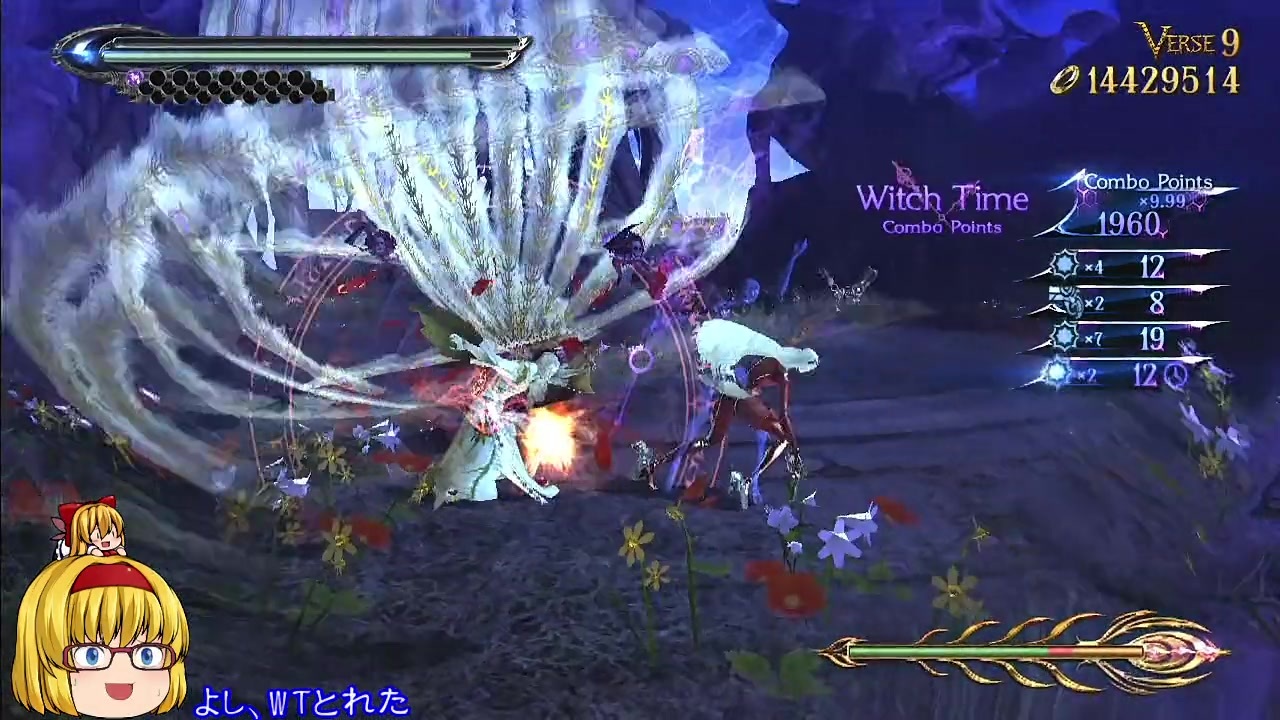Click the Witch Time title text
This screenshot has height=720, width=1280.
pos(942,198)
